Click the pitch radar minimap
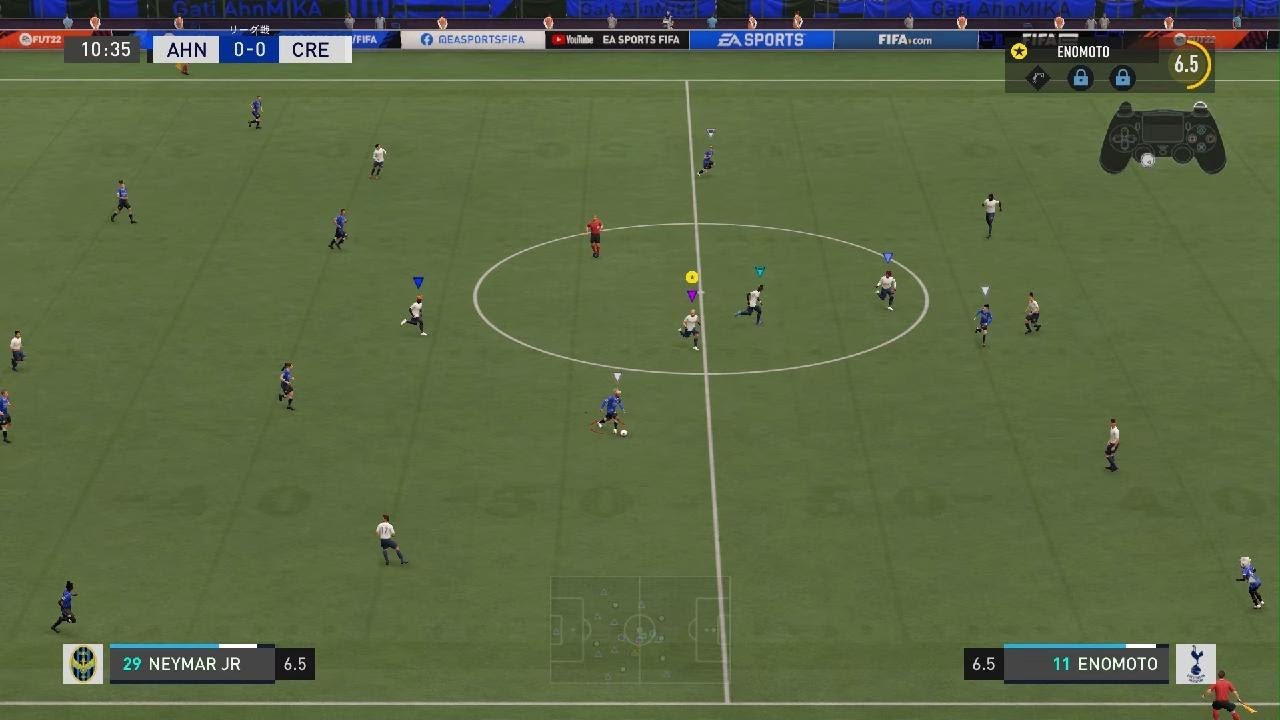 [x=640, y=629]
